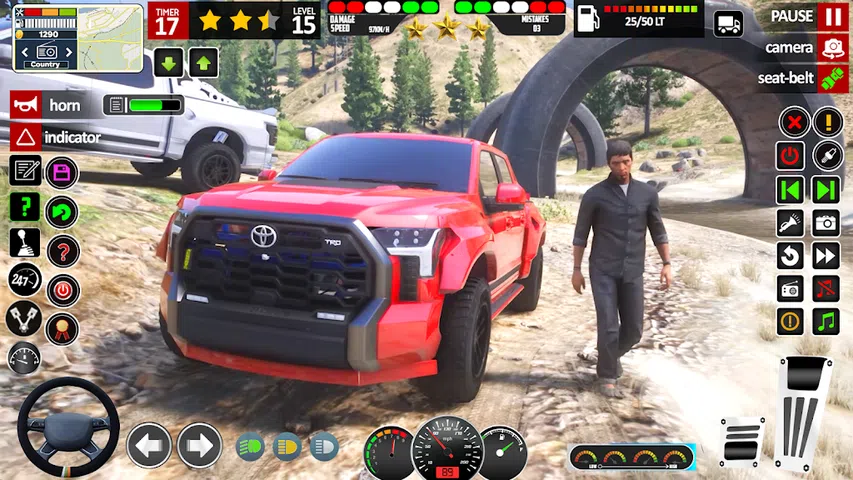Fasten the seat-belt

click(x=831, y=78)
